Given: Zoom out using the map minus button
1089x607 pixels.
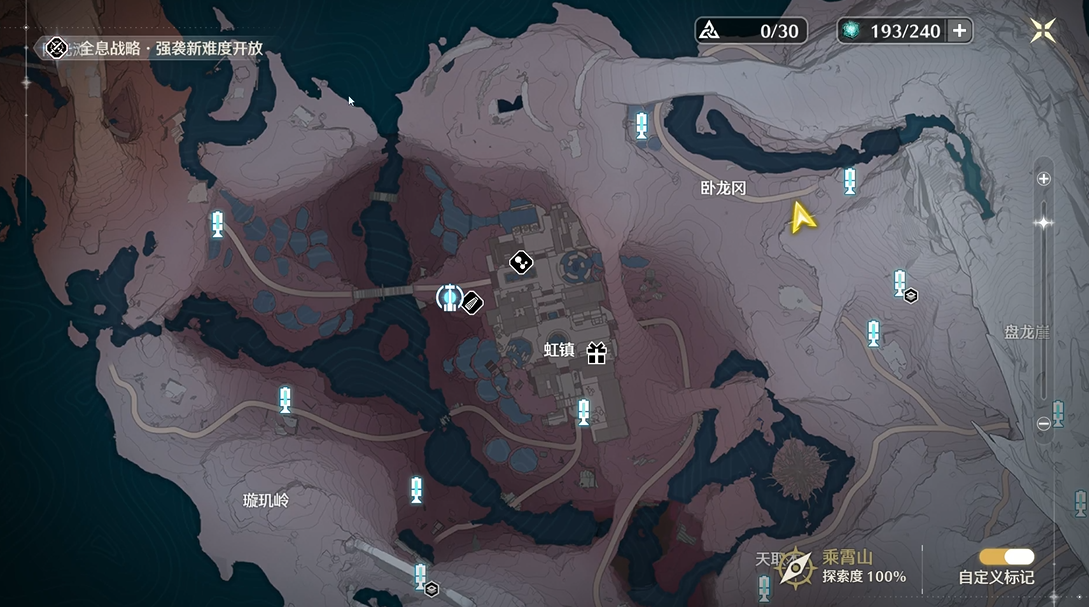Looking at the screenshot, I should 1044,423.
